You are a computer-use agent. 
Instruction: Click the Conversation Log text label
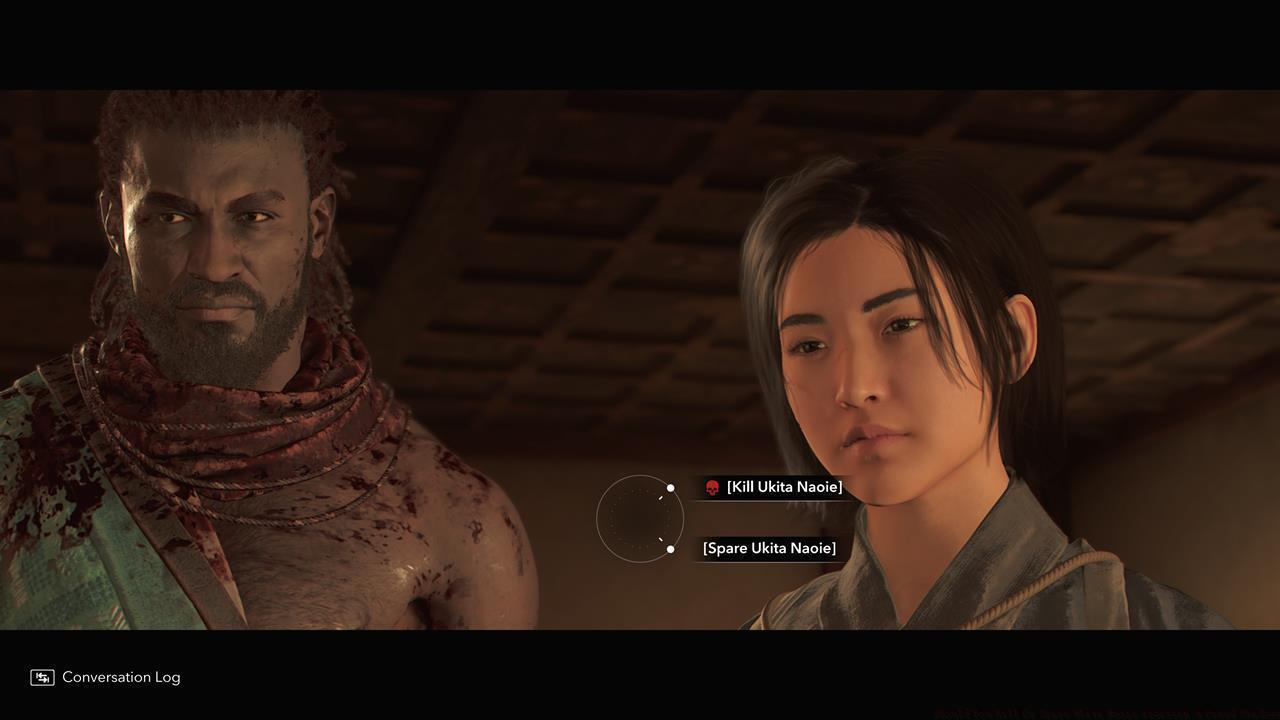pyautogui.click(x=120, y=677)
